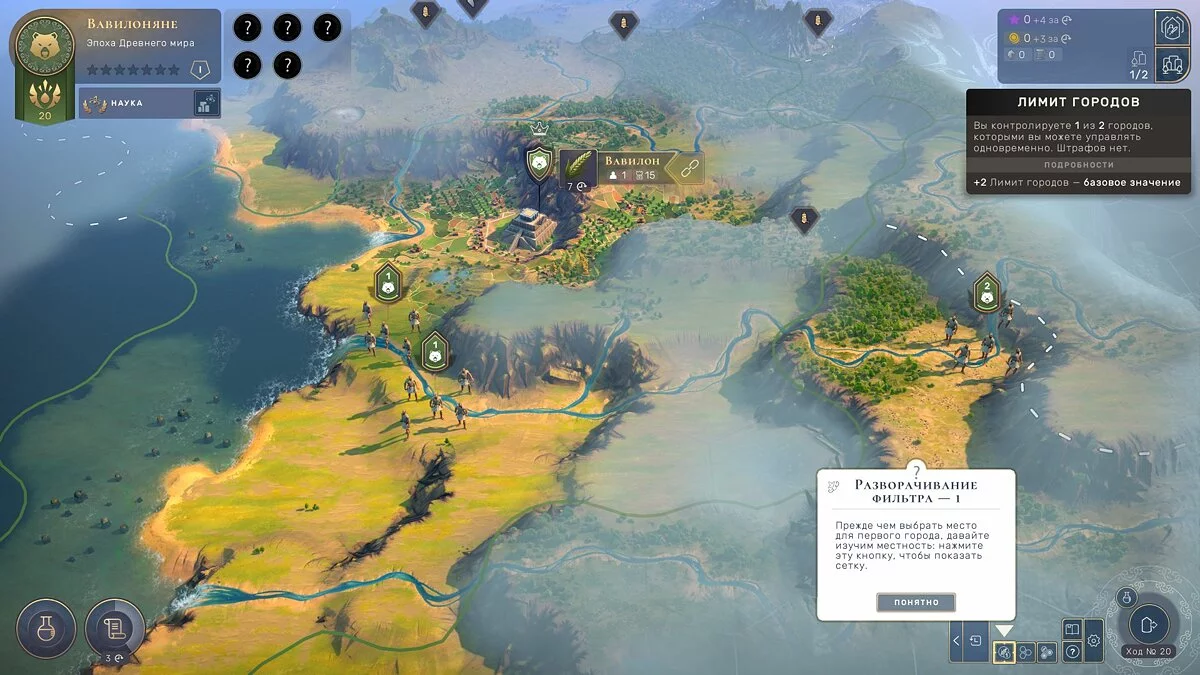The image size is (1200, 675).
Task: Click the help question mark button
Action: coord(1071,652)
